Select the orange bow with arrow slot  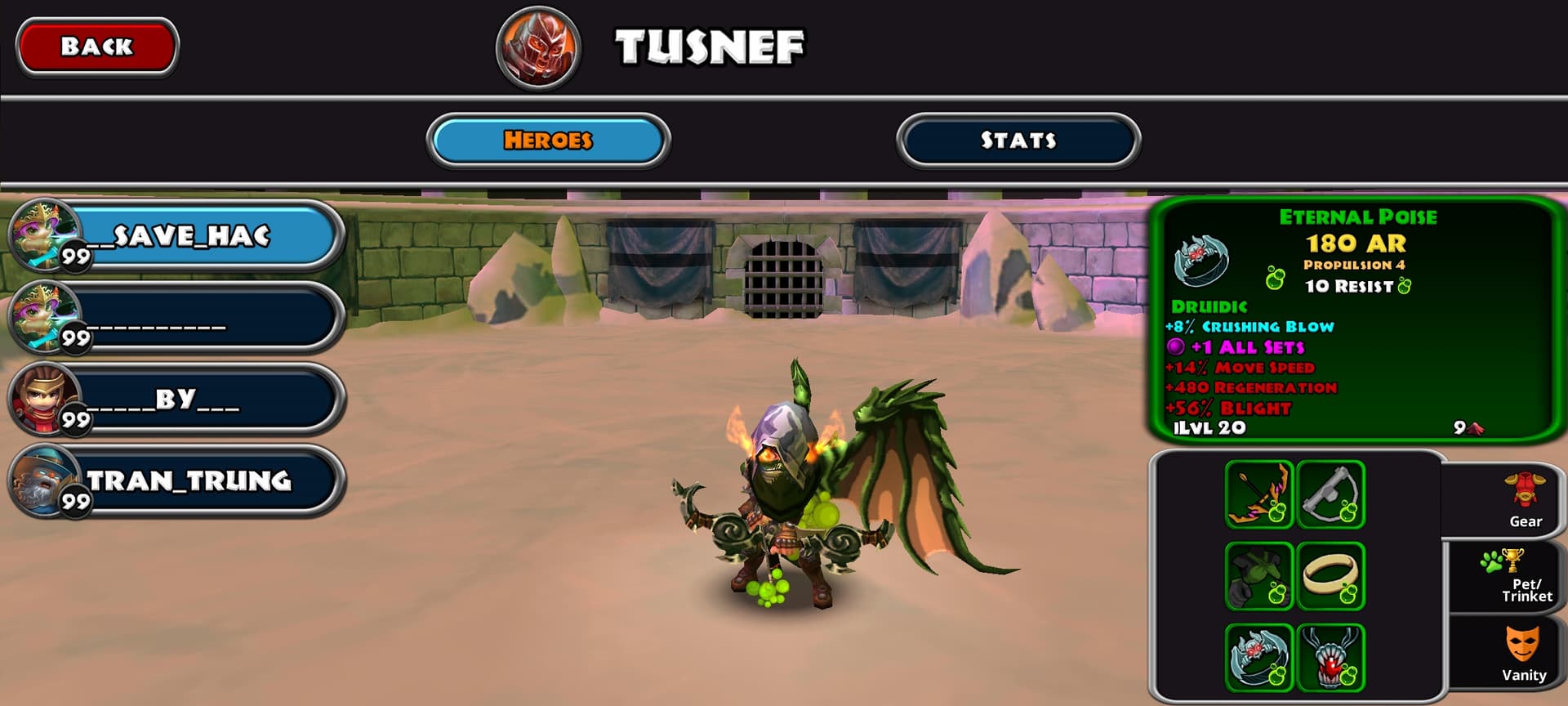point(1258,494)
